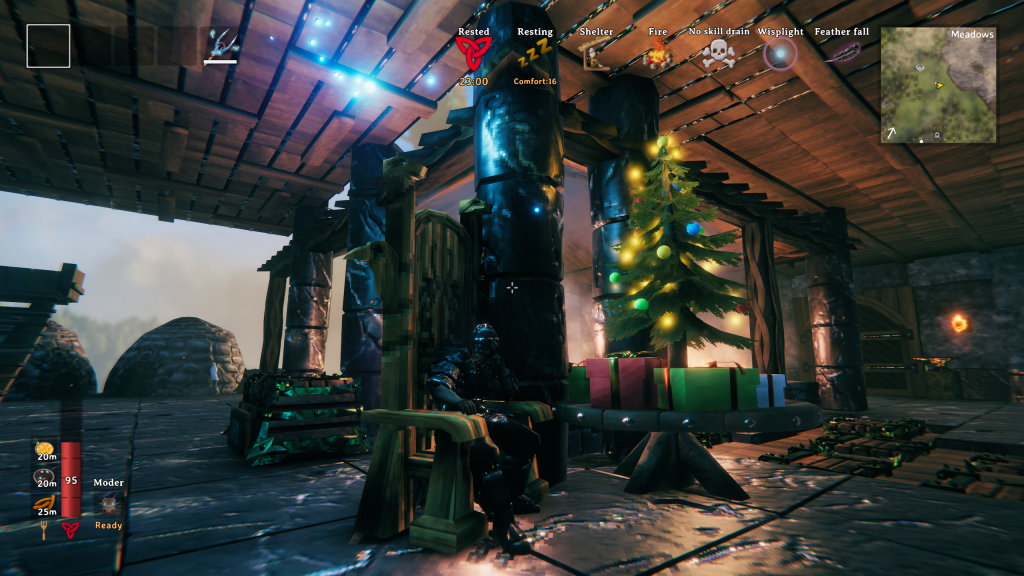Click the sausages food icon
This screenshot has width=1024, height=576.
click(44, 504)
